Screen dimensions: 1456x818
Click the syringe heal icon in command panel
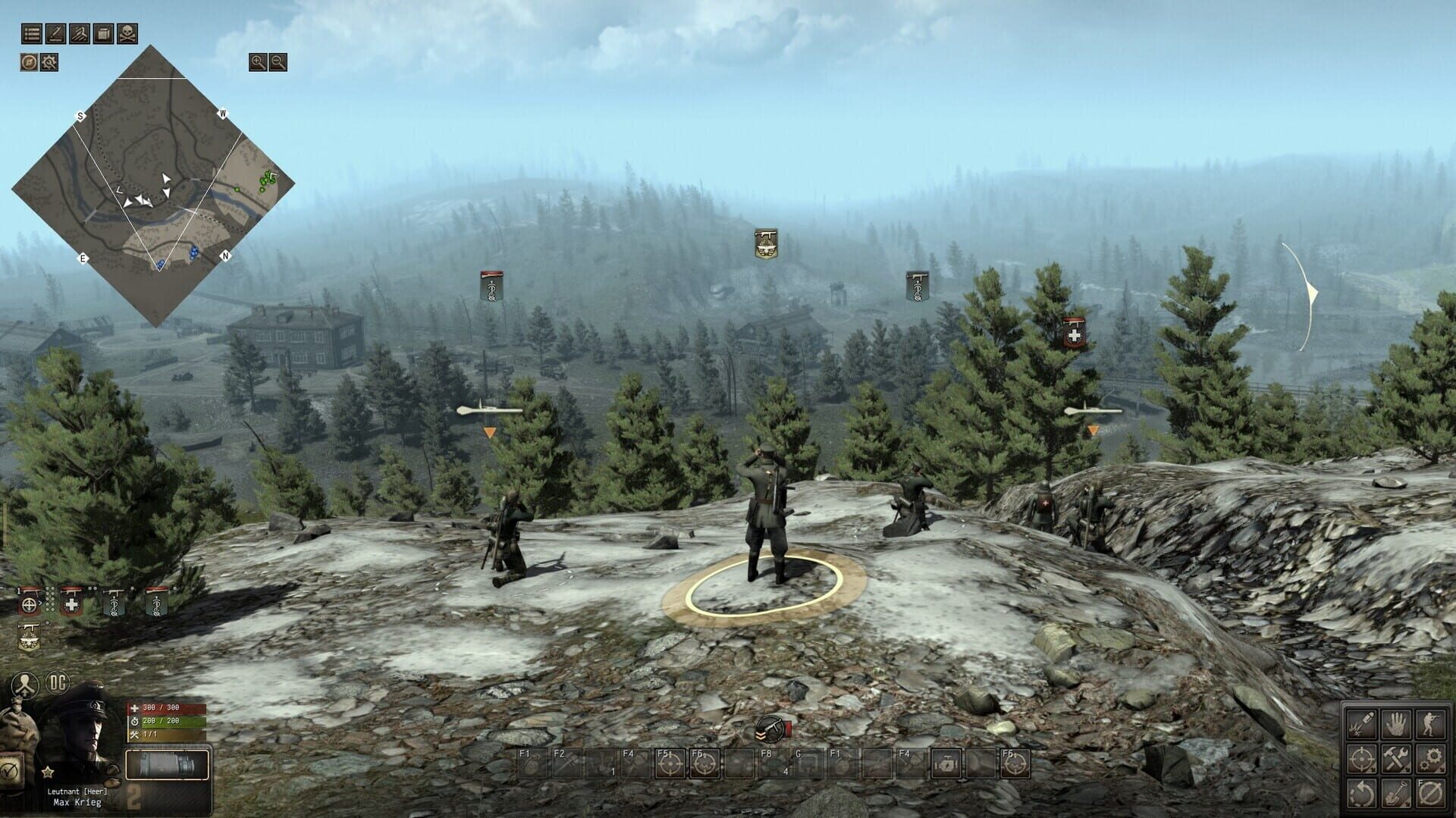click(1362, 724)
